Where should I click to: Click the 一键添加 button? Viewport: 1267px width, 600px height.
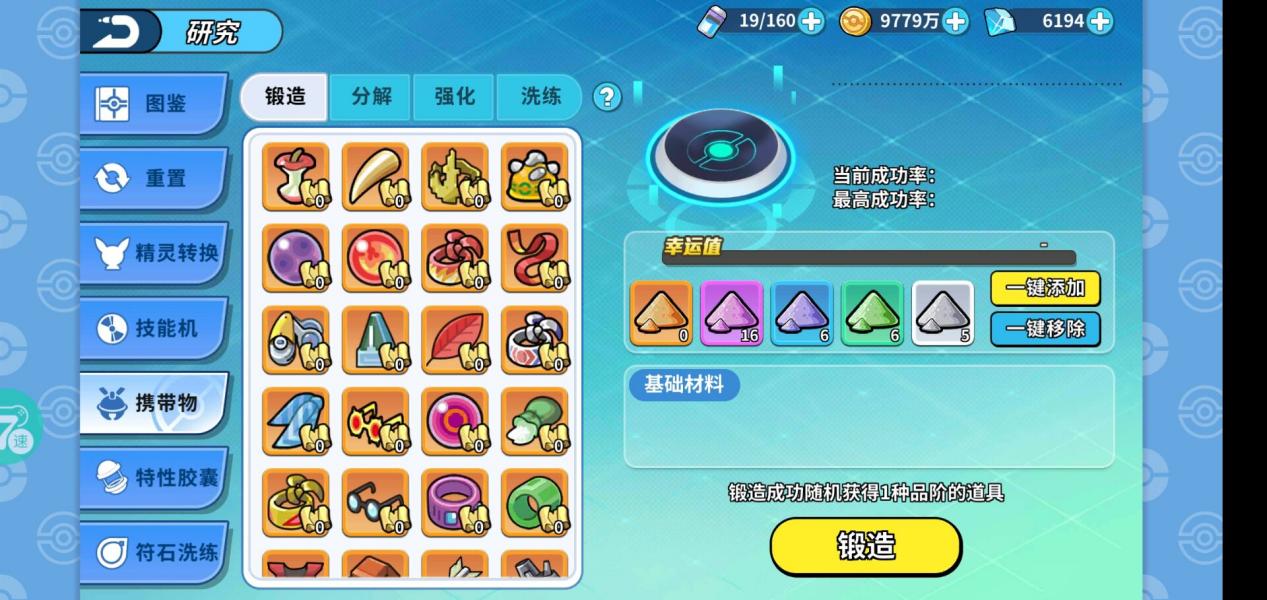tap(1045, 289)
